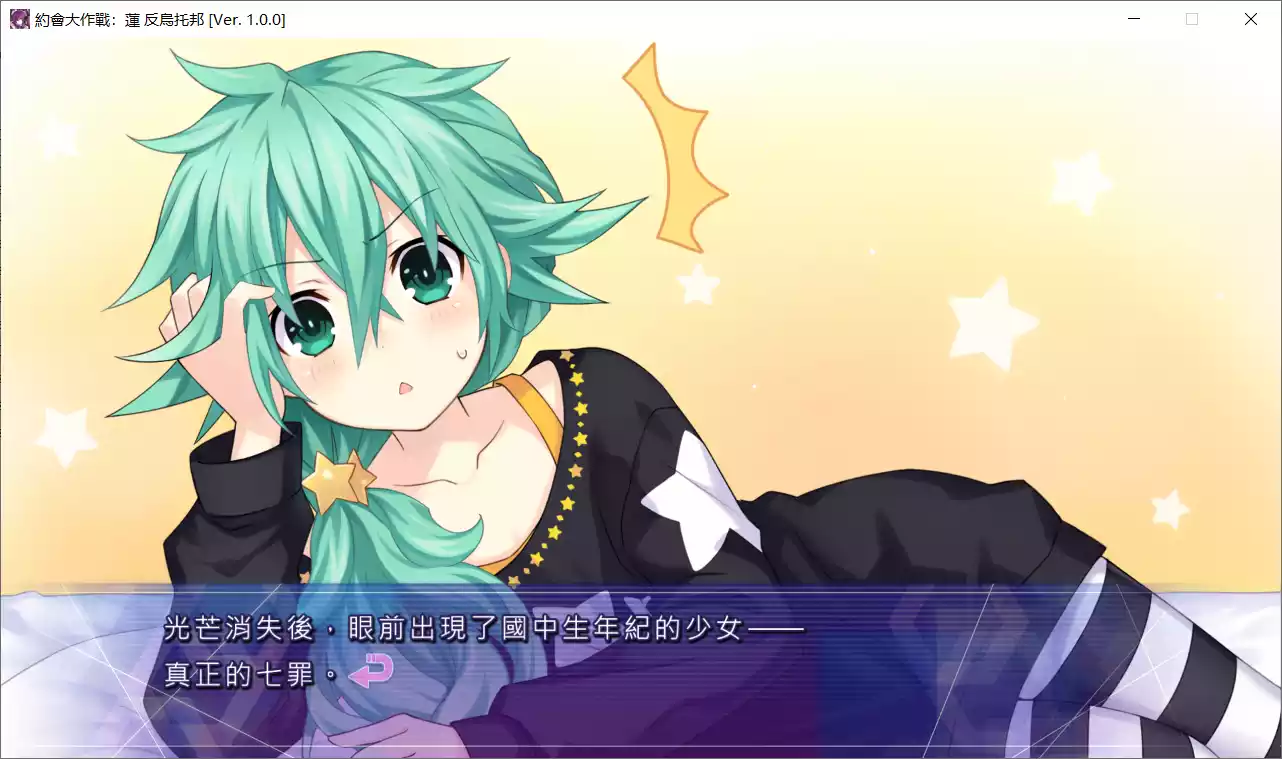The image size is (1282, 759).
Task: Open the window system menu via title bar icon
Action: pos(18,18)
